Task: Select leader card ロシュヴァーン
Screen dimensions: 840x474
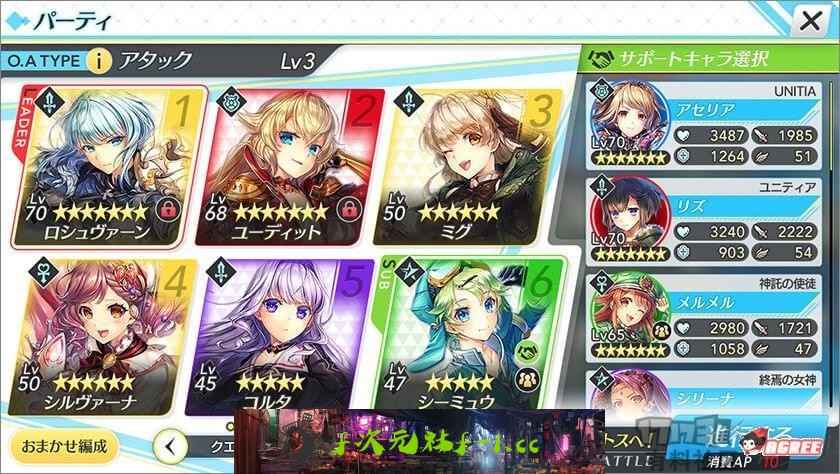Action: pos(109,160)
